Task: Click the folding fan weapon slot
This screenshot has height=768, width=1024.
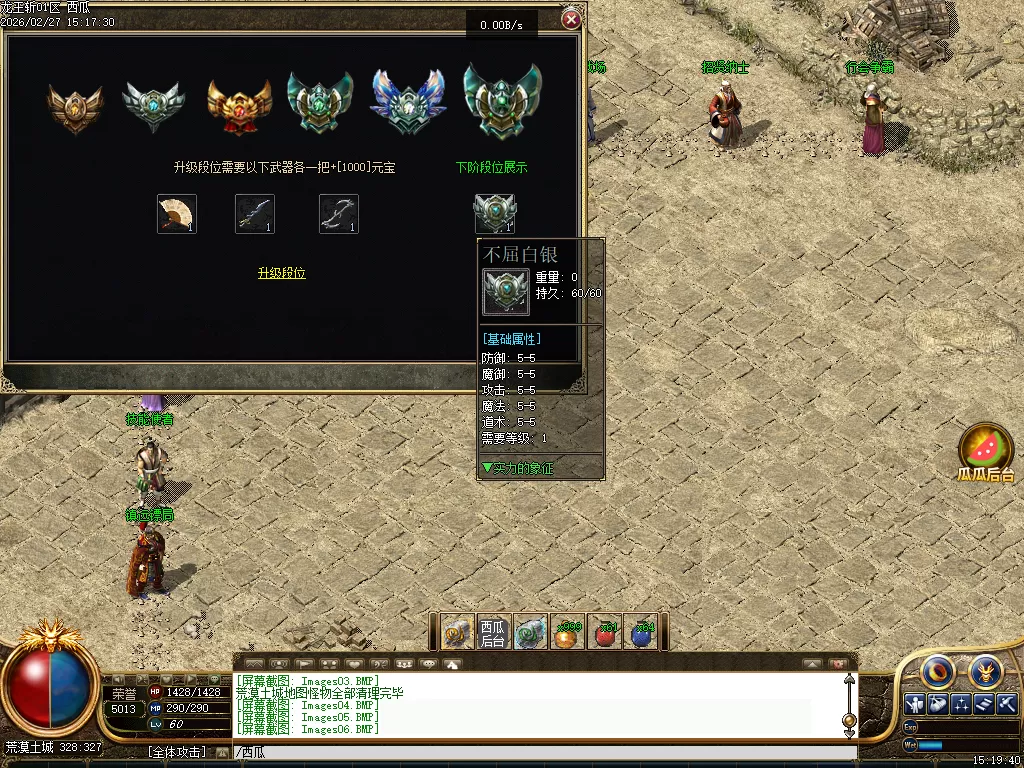Action: [x=177, y=214]
